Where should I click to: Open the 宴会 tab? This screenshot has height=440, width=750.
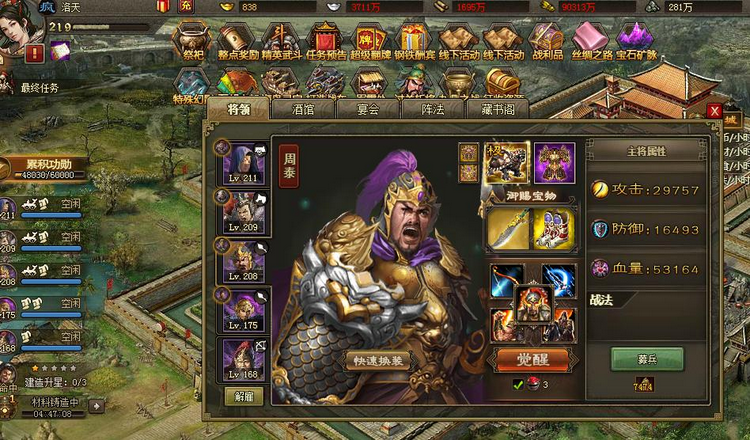364,109
